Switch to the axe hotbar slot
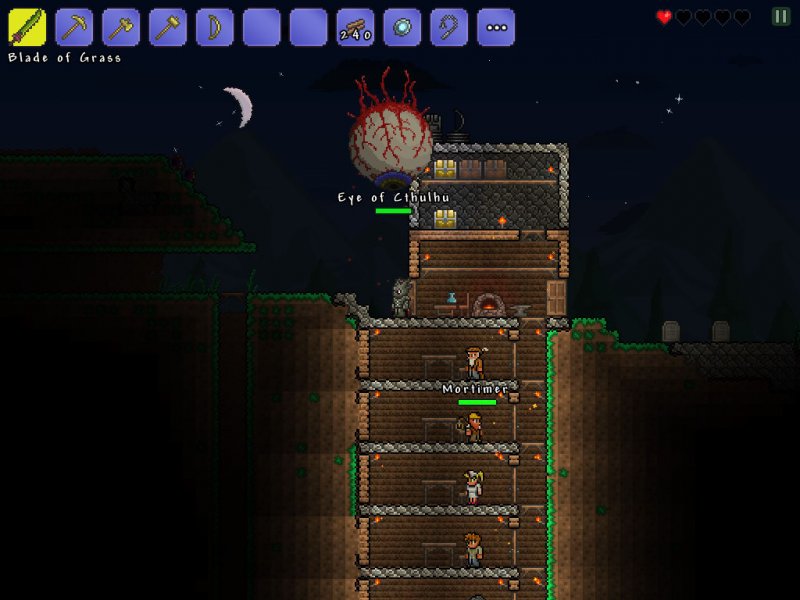This screenshot has height=600, width=800. pyautogui.click(x=121, y=27)
